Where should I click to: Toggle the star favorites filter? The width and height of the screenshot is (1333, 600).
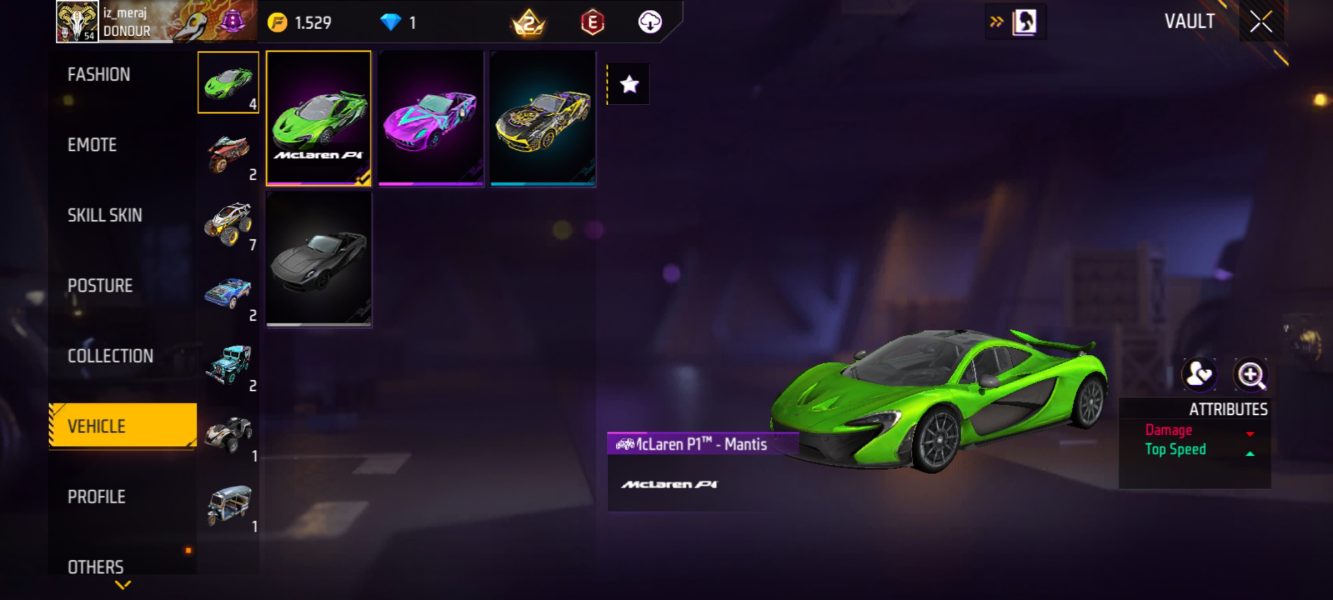(x=629, y=85)
